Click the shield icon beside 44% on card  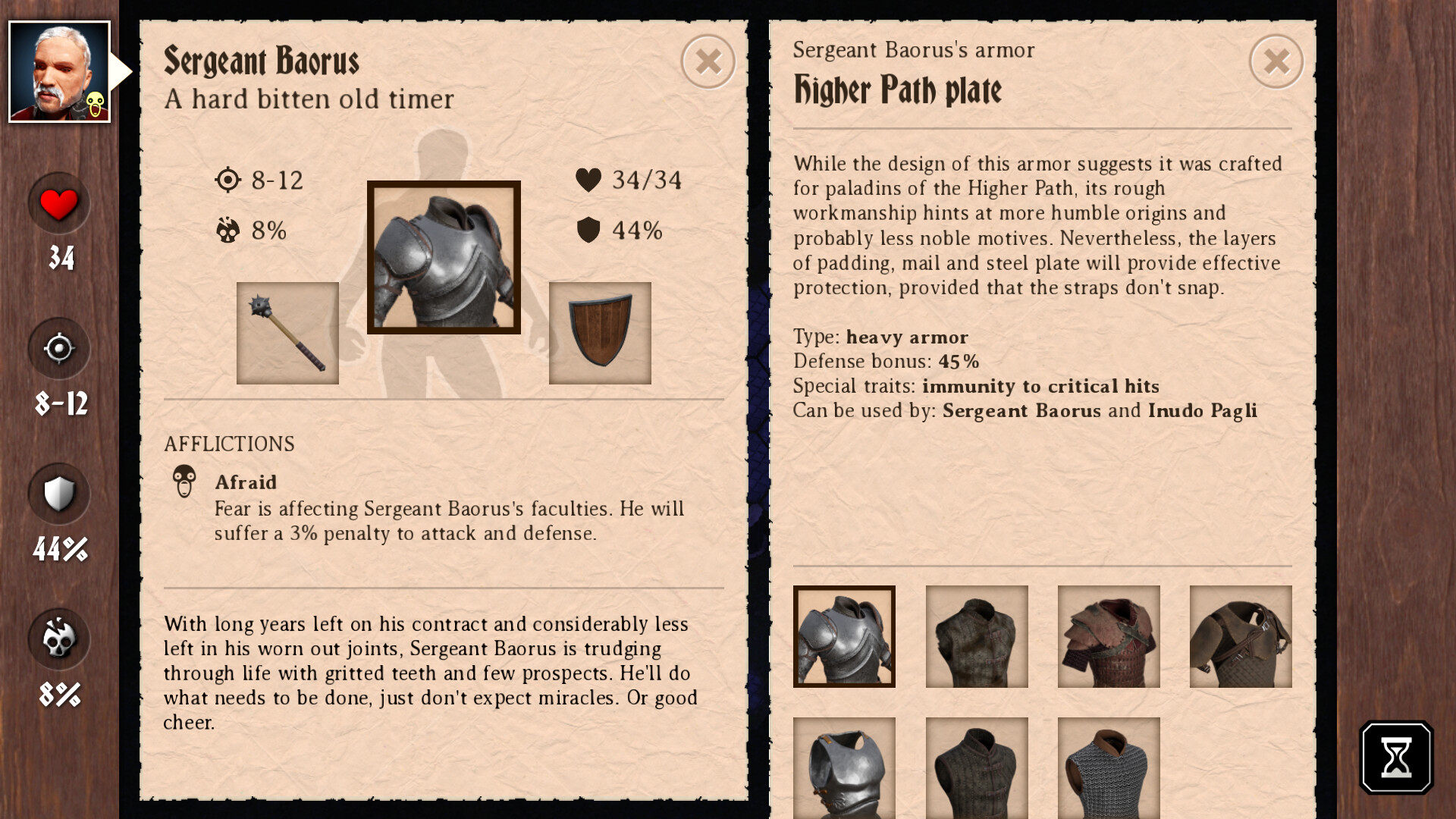tap(588, 230)
